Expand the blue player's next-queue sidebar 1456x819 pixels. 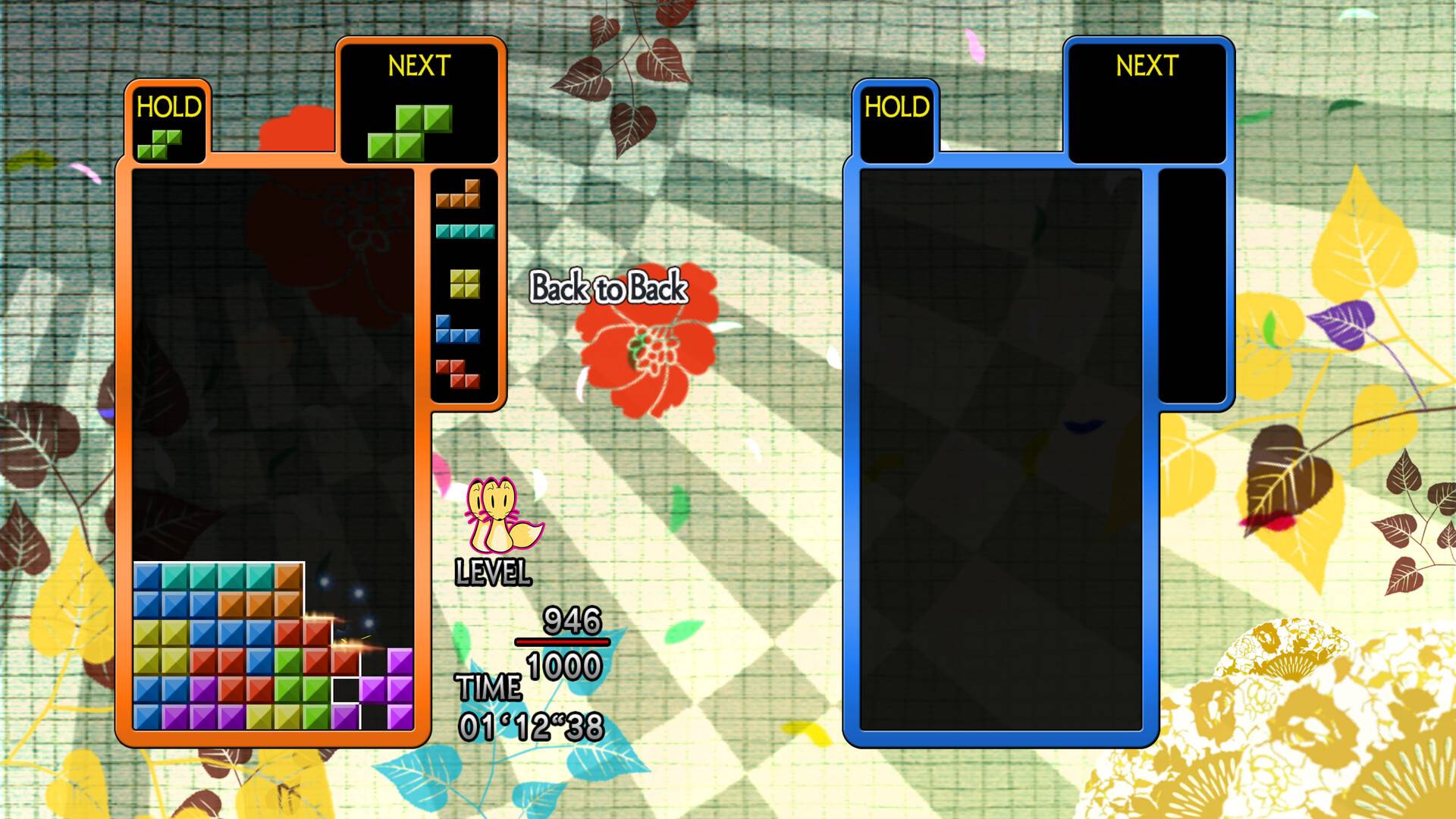click(x=1191, y=288)
